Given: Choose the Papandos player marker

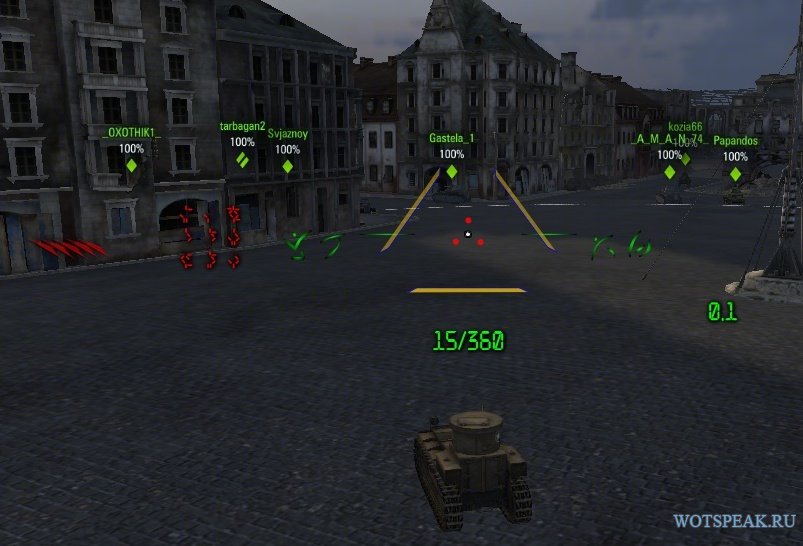Looking at the screenshot, I should coord(735,173).
